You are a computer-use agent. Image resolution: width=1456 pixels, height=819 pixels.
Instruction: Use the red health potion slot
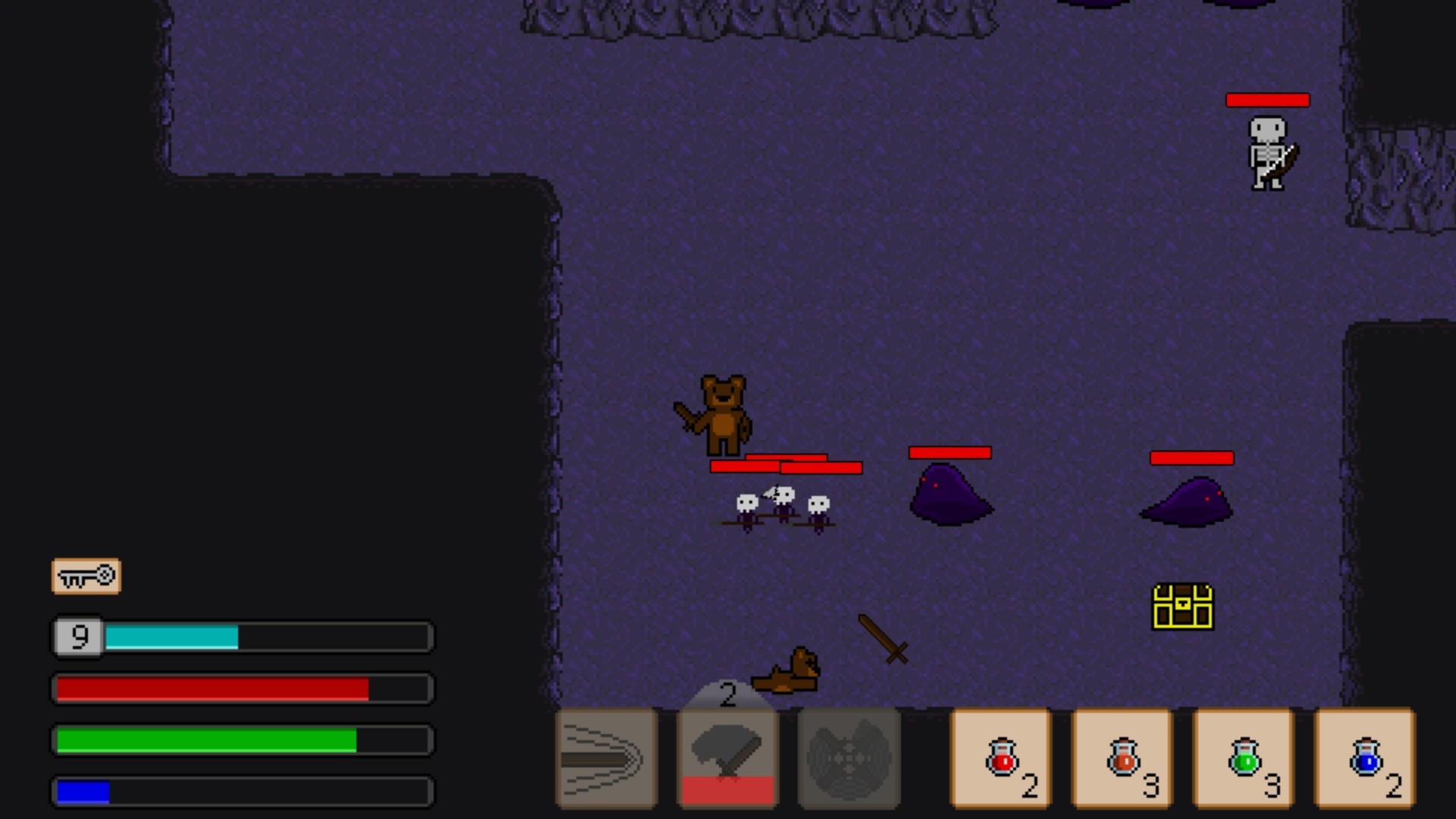999,758
